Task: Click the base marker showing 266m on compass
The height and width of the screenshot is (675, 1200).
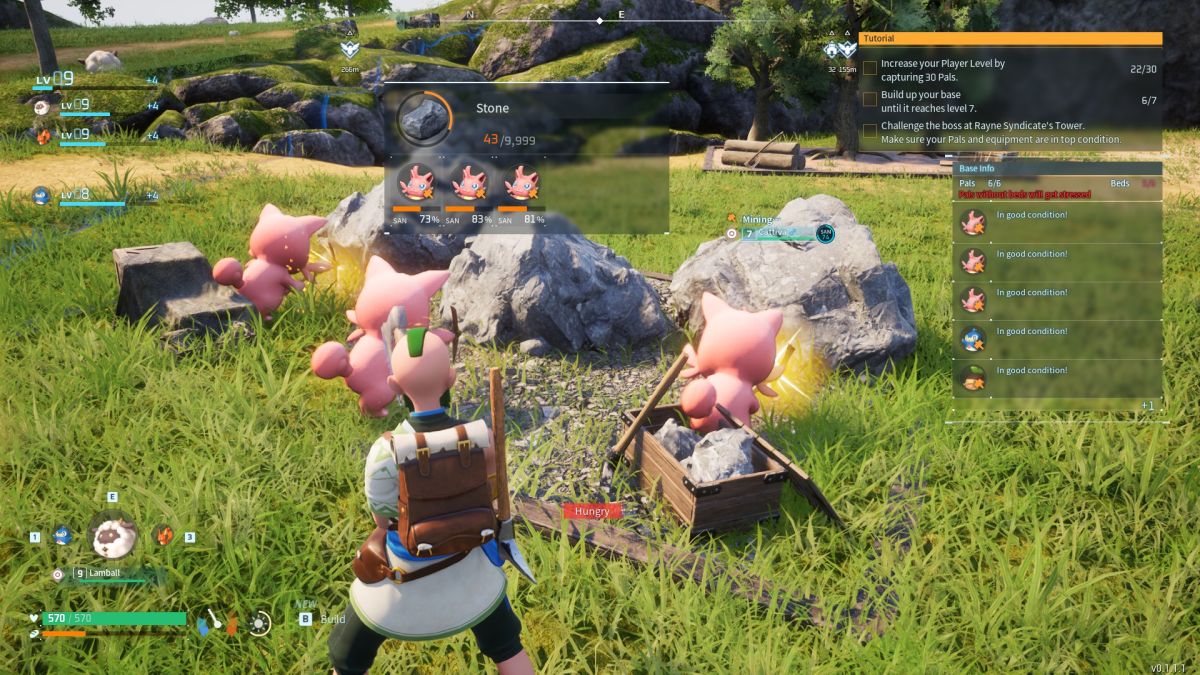Action: click(348, 50)
